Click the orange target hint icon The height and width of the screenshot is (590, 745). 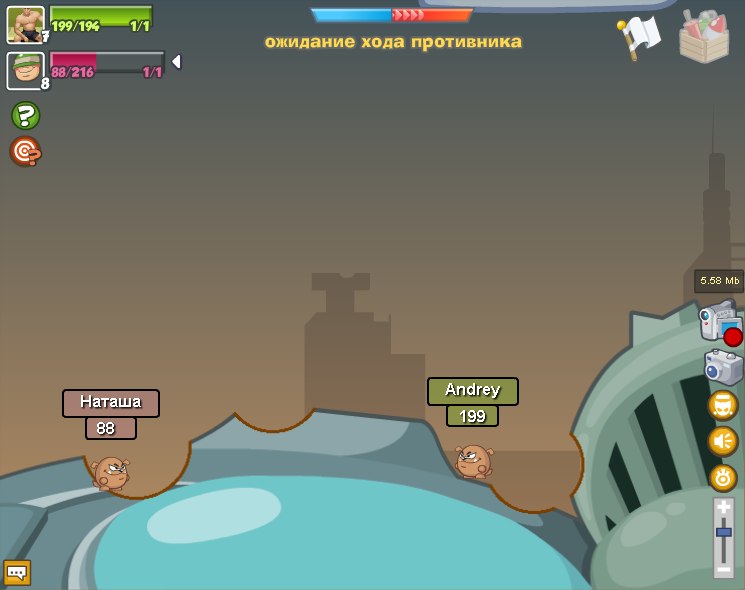click(25, 152)
